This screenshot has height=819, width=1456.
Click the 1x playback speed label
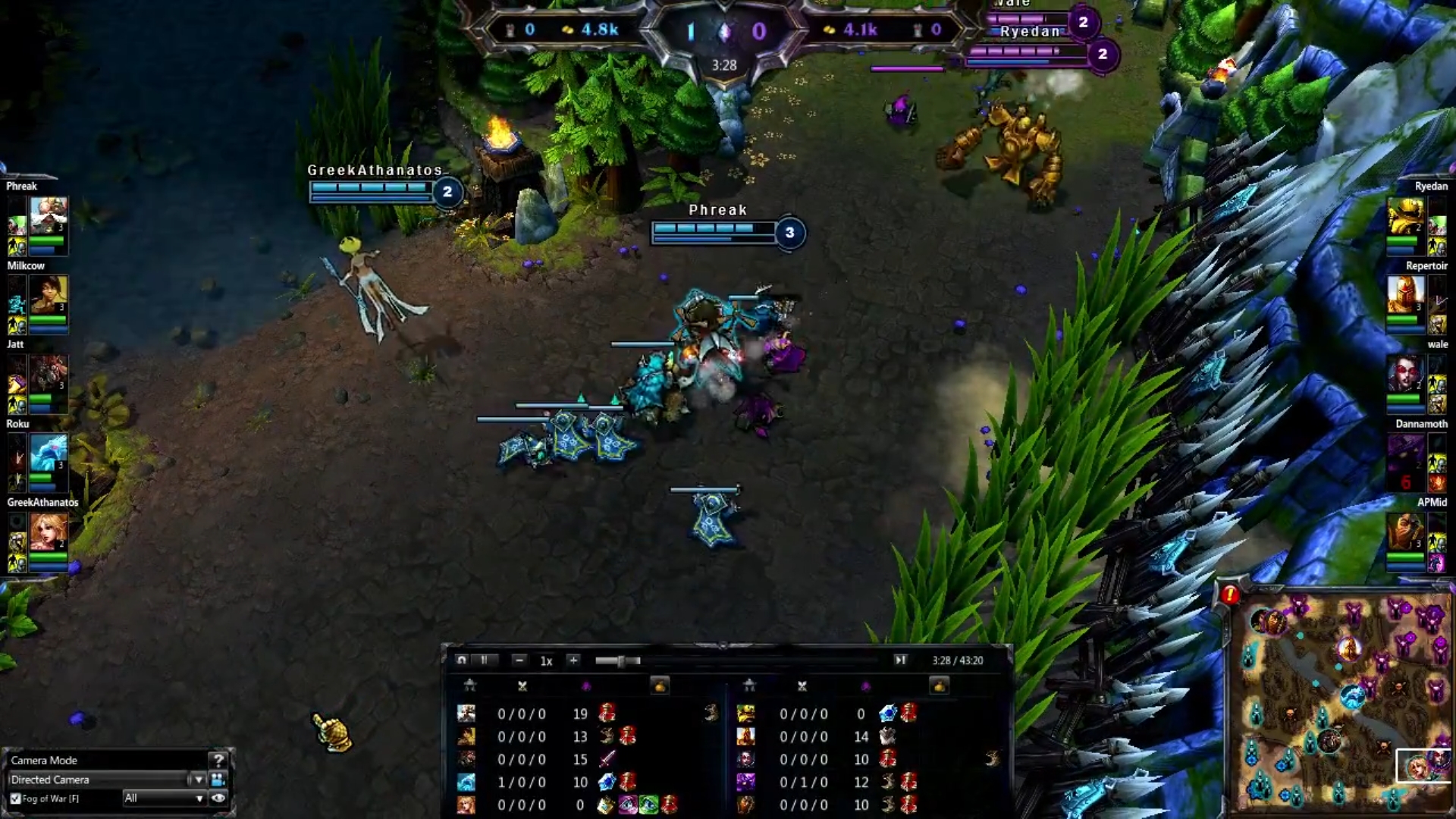click(x=546, y=661)
